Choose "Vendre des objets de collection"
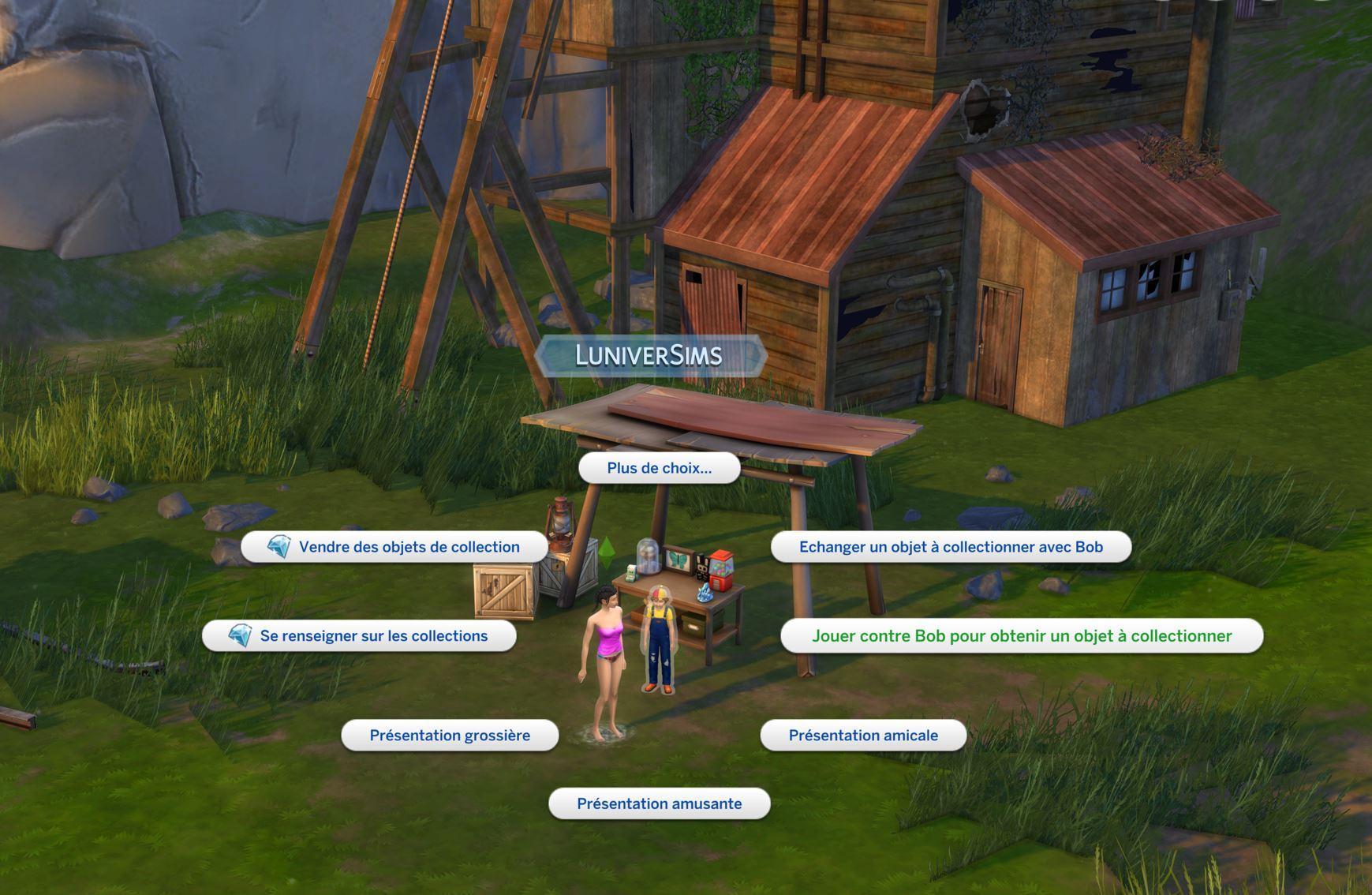 [394, 547]
